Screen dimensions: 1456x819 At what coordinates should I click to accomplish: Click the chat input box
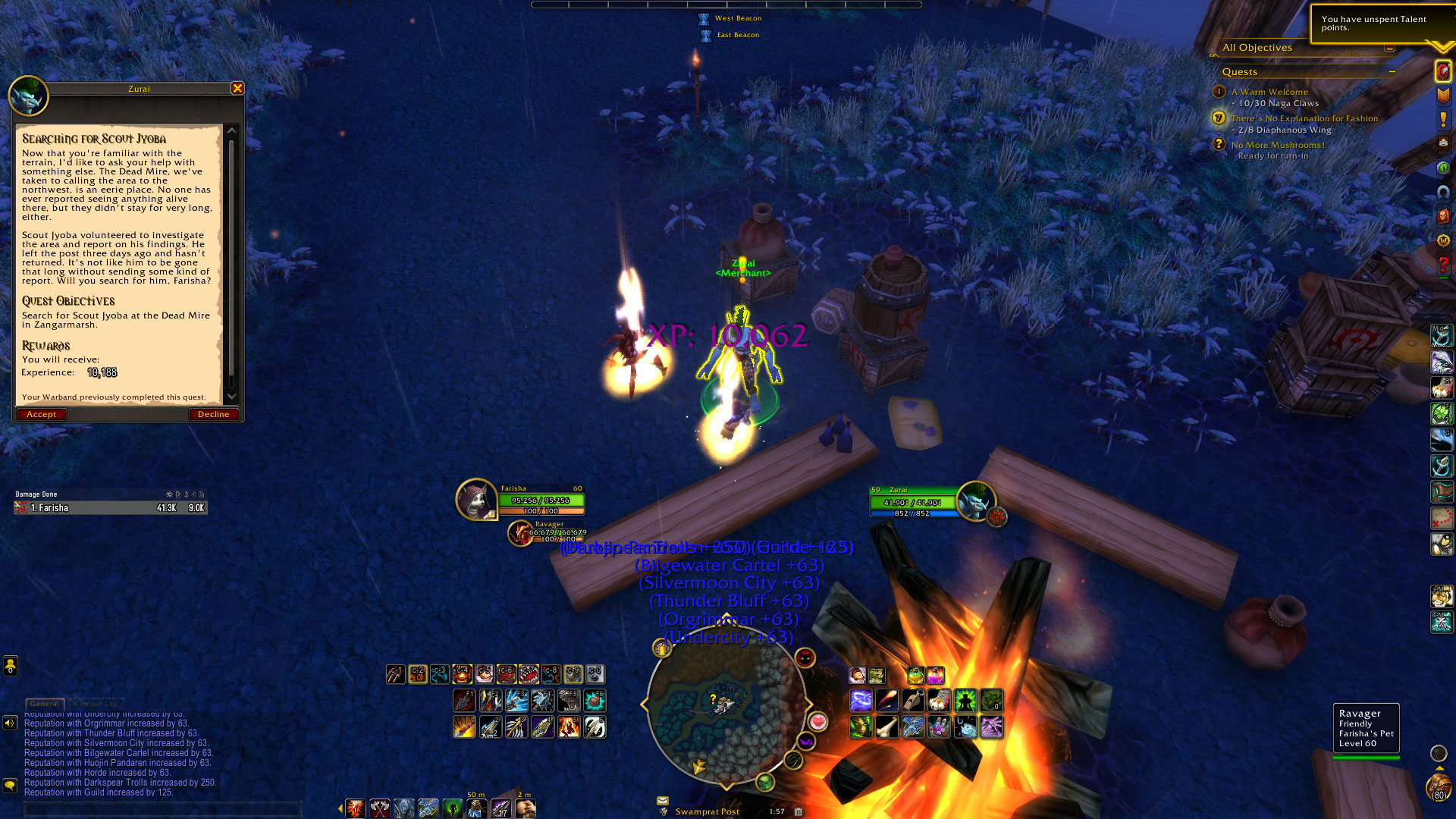point(163,808)
